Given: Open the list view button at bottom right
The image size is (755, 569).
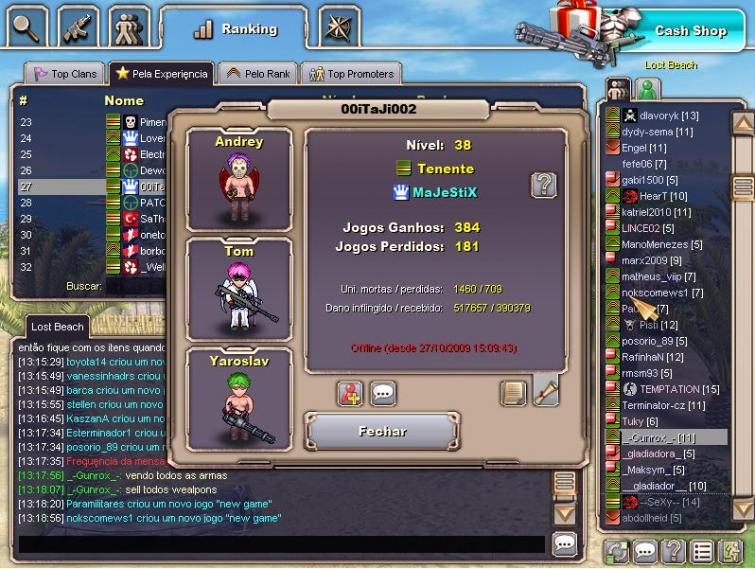Looking at the screenshot, I should (703, 551).
